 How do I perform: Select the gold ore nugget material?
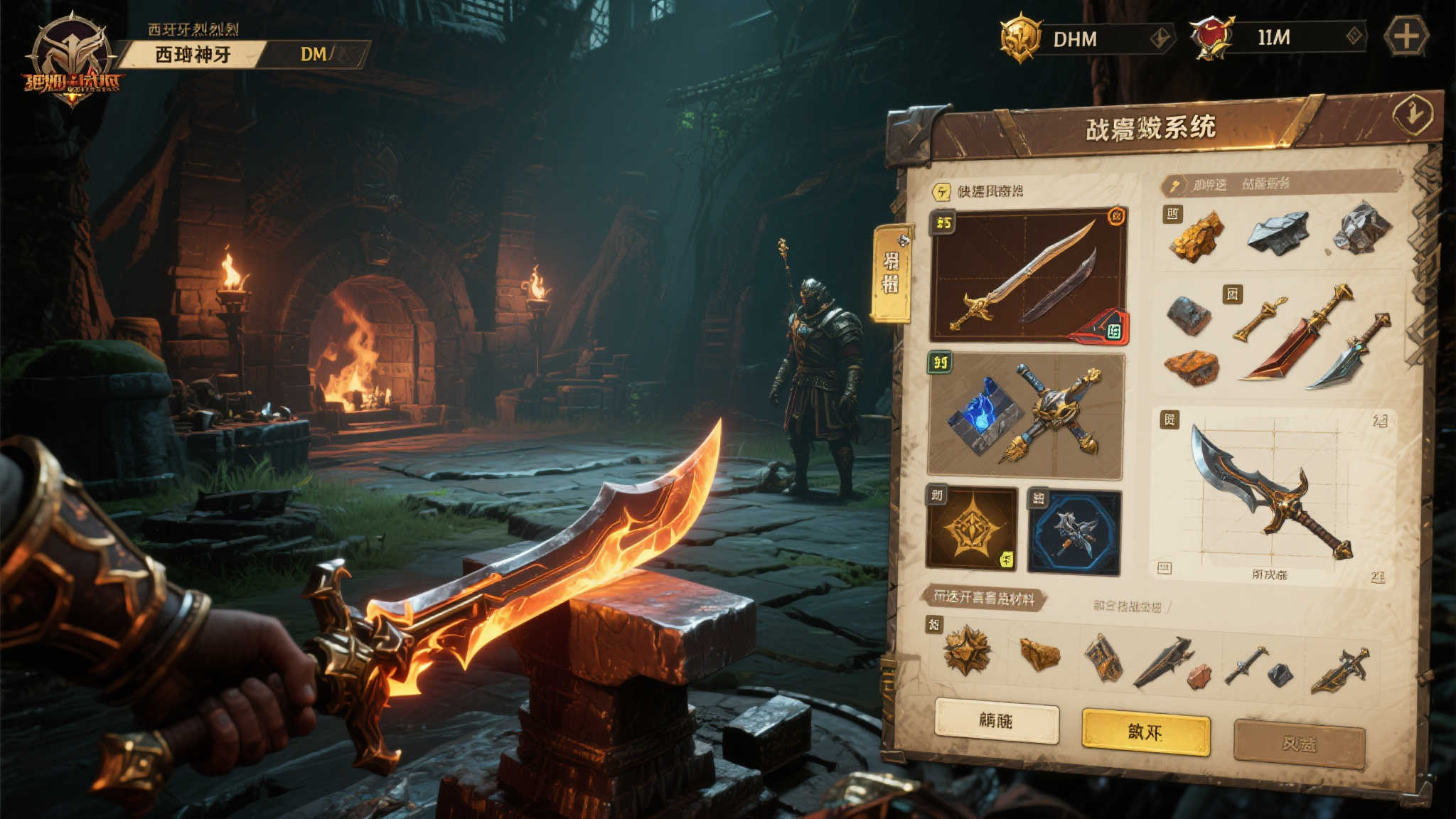[1197, 235]
